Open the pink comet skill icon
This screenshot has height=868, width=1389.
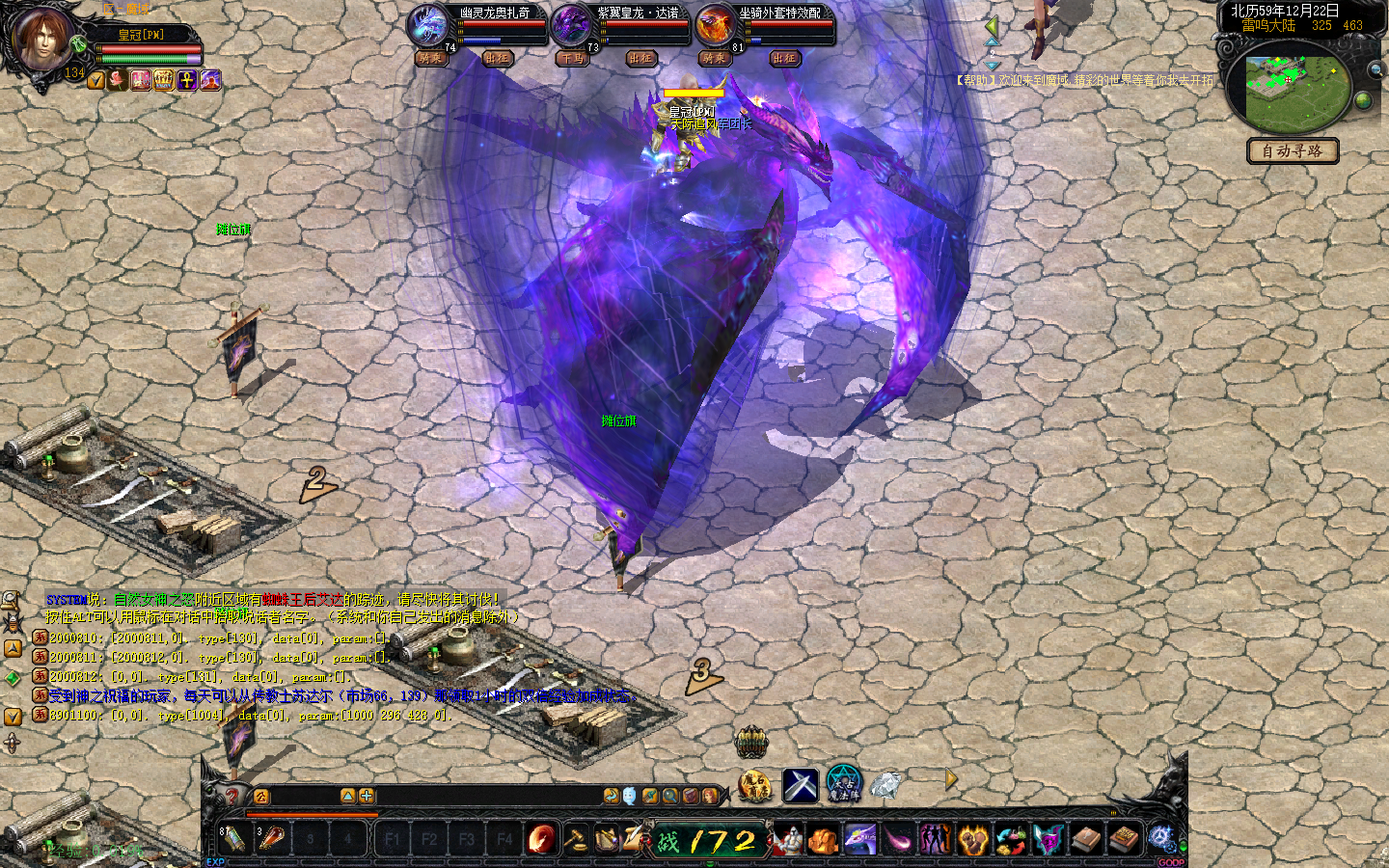898,839
